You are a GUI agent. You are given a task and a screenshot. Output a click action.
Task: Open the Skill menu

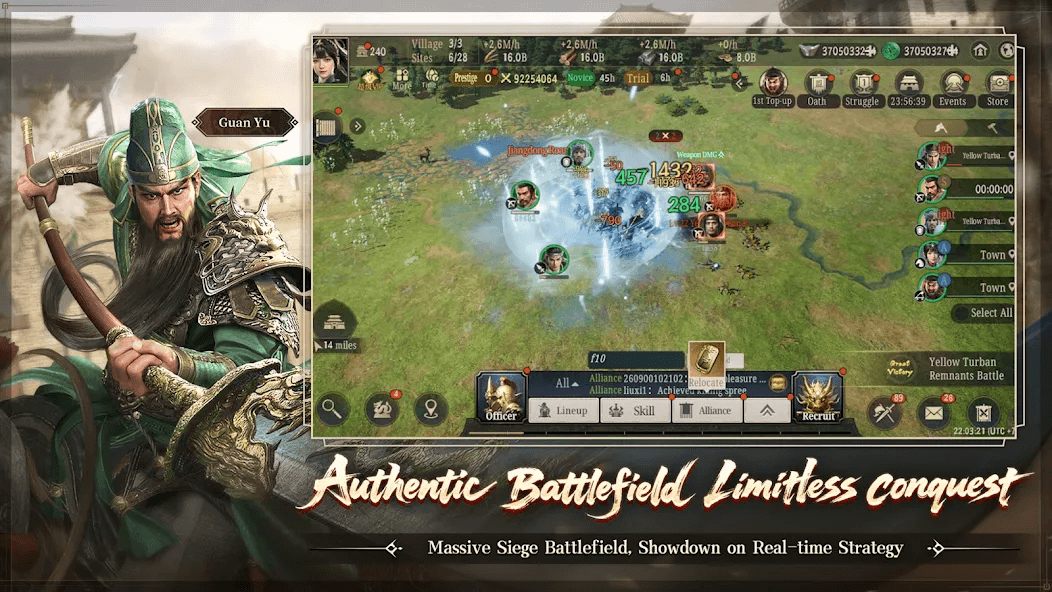(634, 410)
